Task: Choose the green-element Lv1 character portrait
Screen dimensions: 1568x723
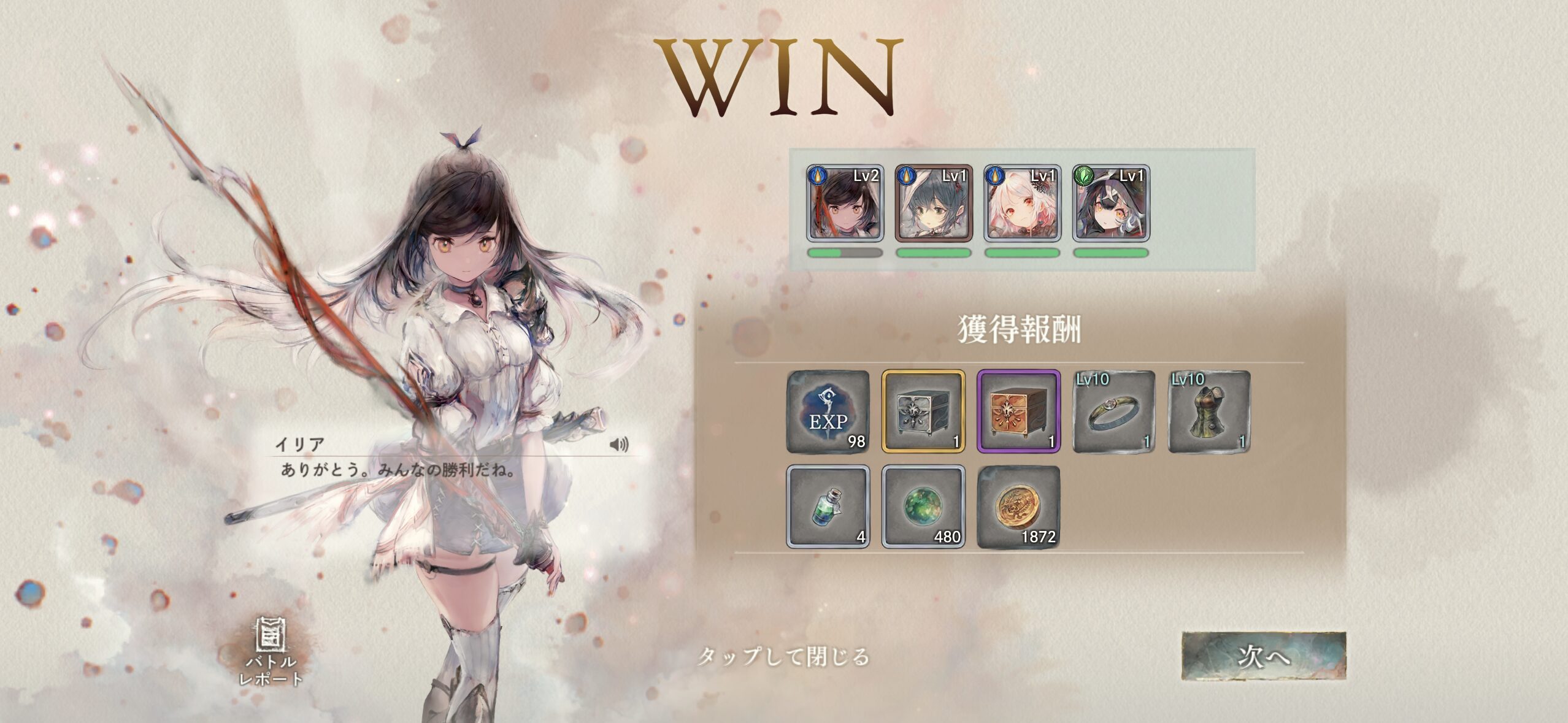Action: coord(1111,203)
